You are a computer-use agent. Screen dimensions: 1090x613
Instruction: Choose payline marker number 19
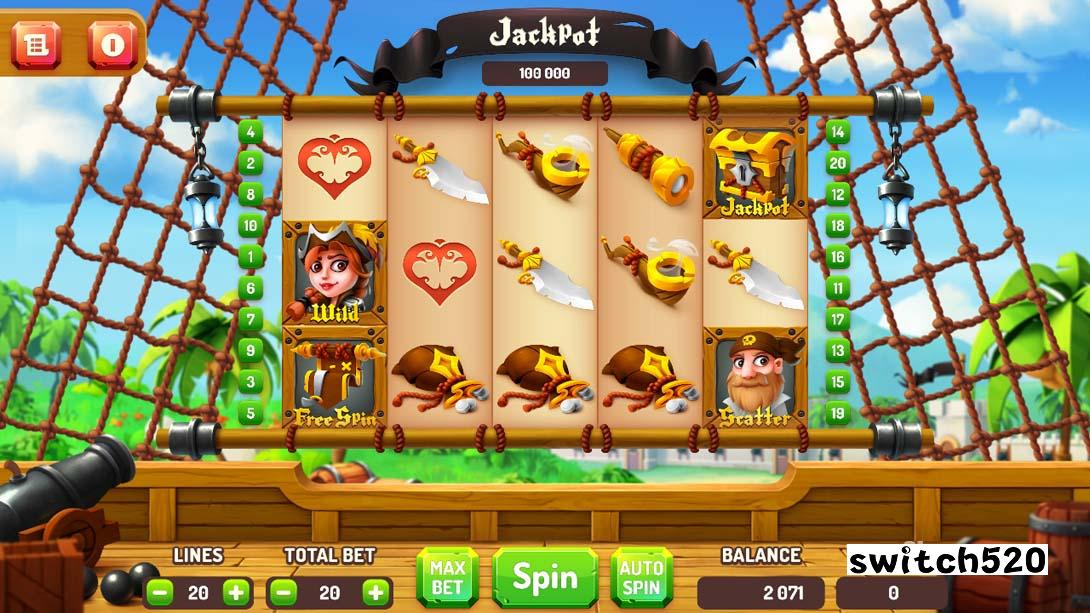837,412
